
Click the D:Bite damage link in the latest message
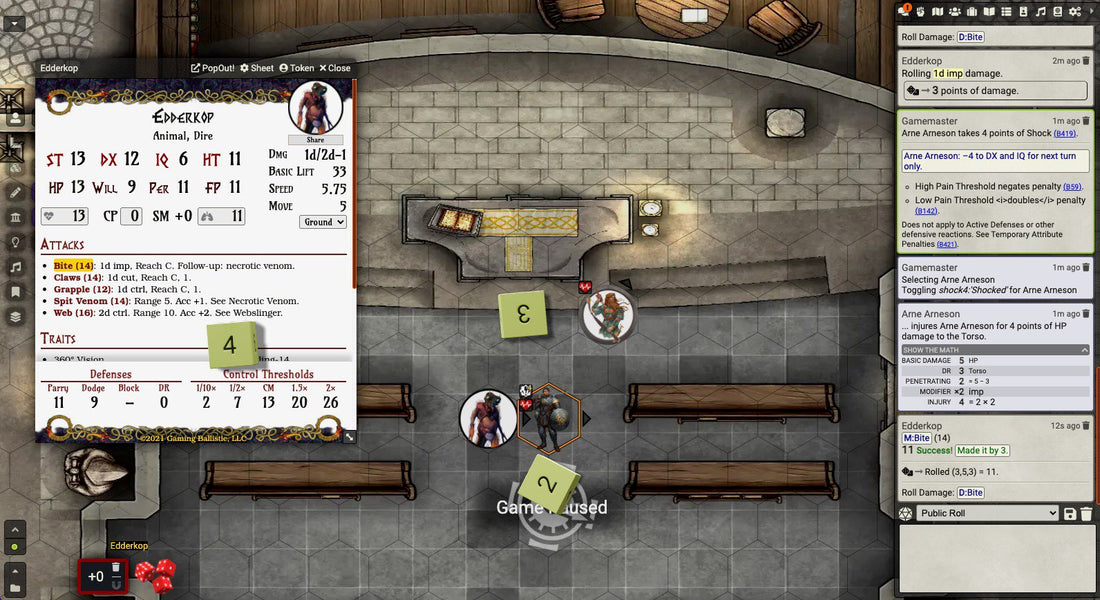[x=970, y=493]
